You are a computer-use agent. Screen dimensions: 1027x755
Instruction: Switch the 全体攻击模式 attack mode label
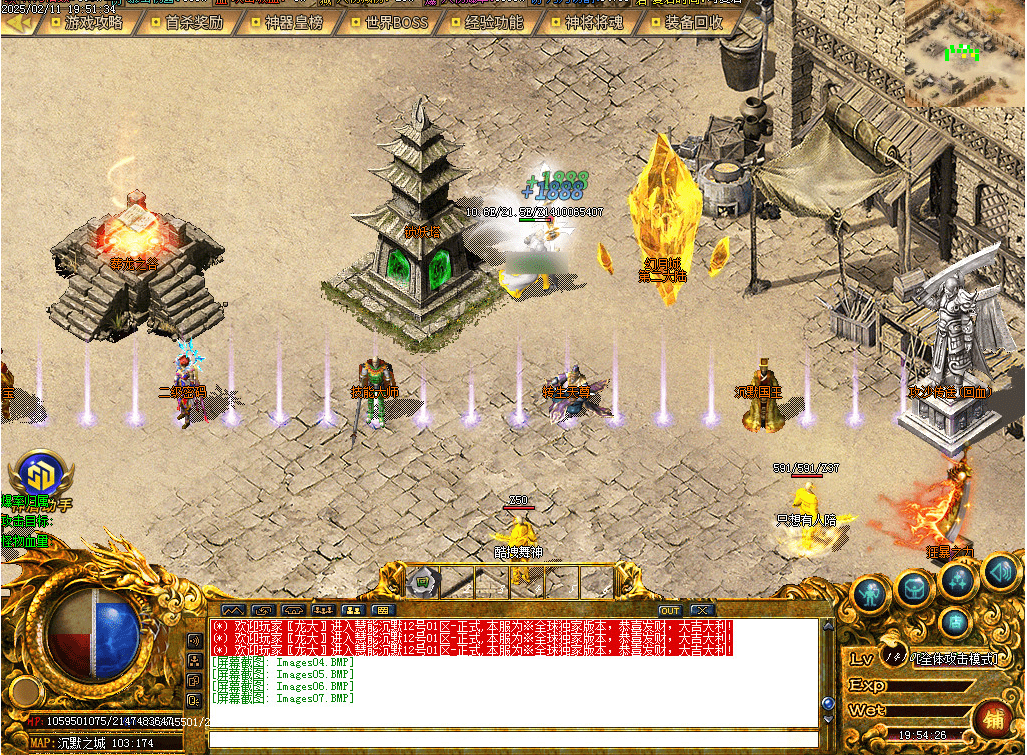[955, 659]
